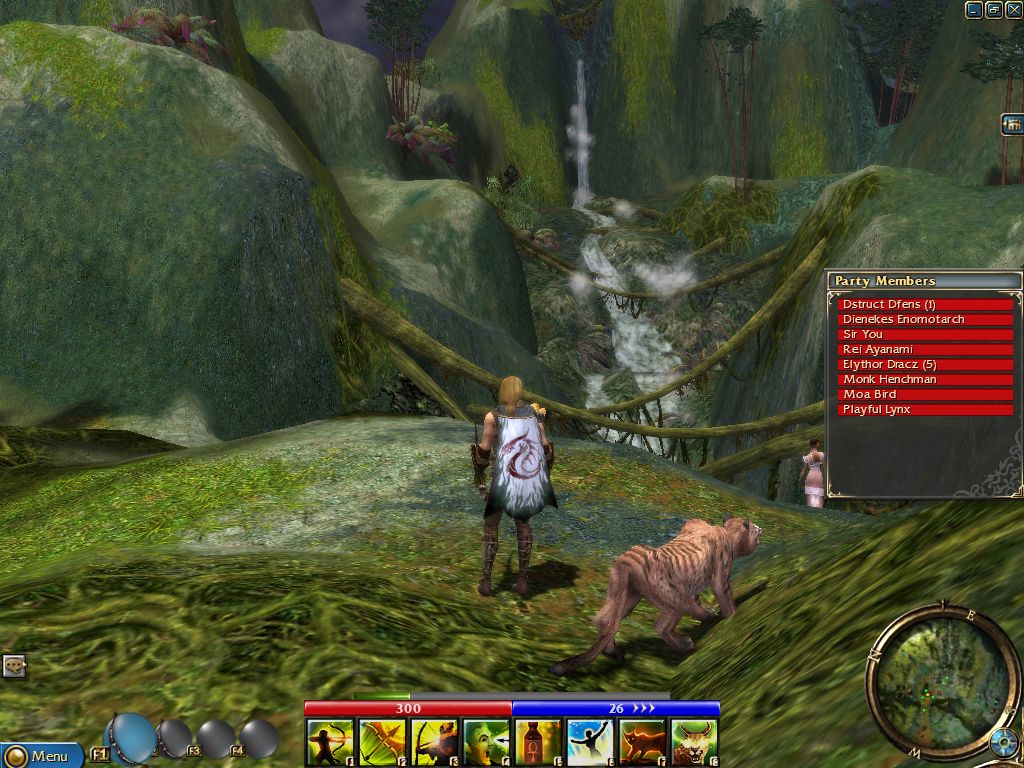Image resolution: width=1024 pixels, height=768 pixels.
Task: Use the red charging beast pet skill
Action: [x=642, y=743]
